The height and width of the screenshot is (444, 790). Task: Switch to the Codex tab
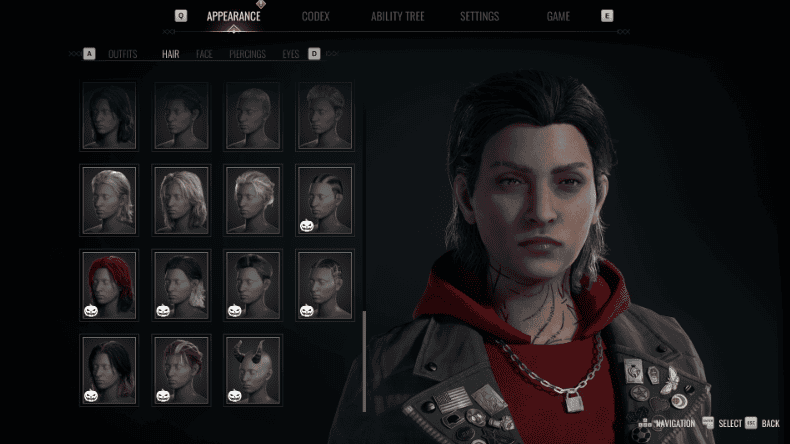click(x=316, y=17)
